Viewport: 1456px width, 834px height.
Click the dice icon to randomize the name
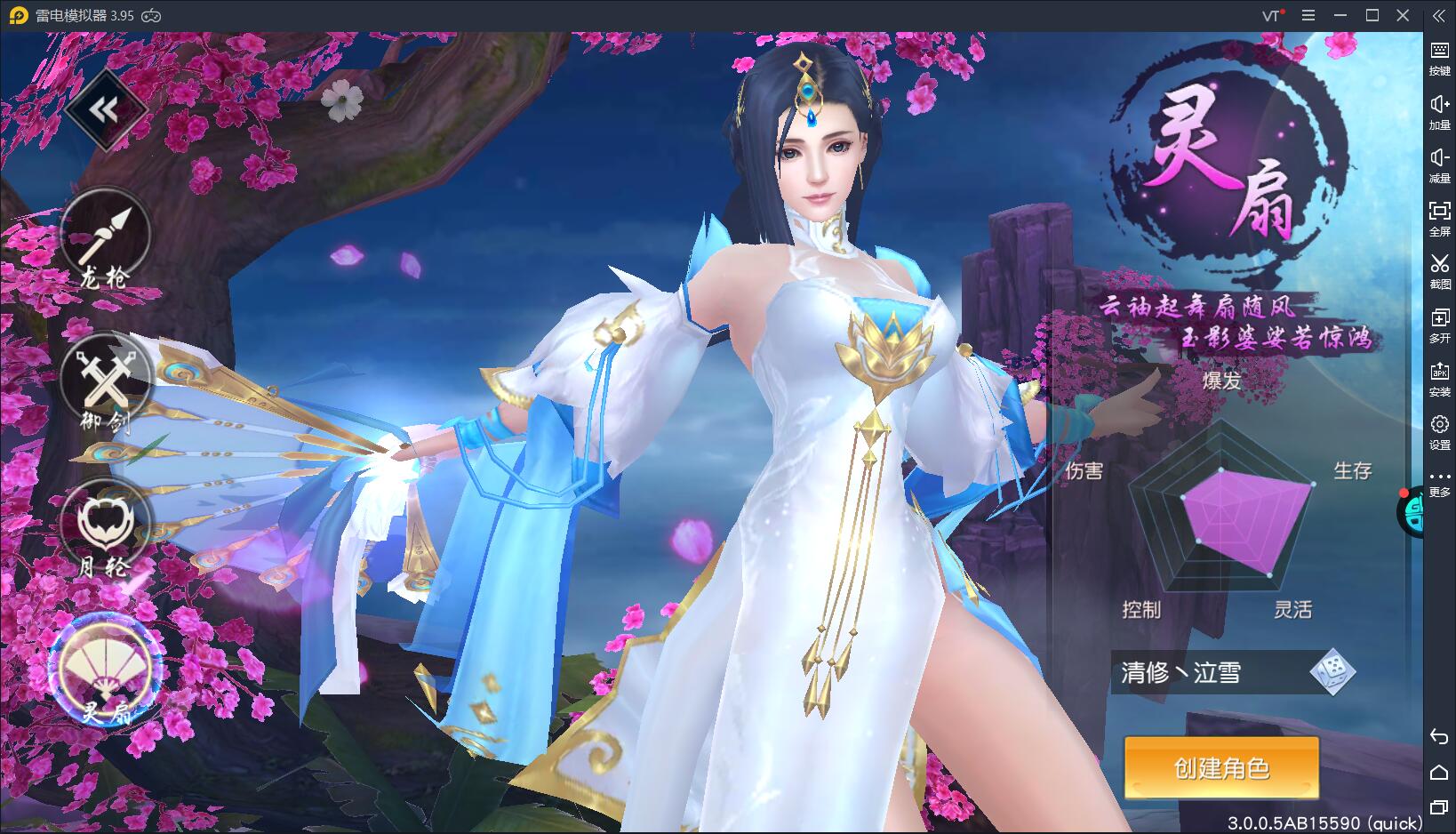tap(1332, 674)
